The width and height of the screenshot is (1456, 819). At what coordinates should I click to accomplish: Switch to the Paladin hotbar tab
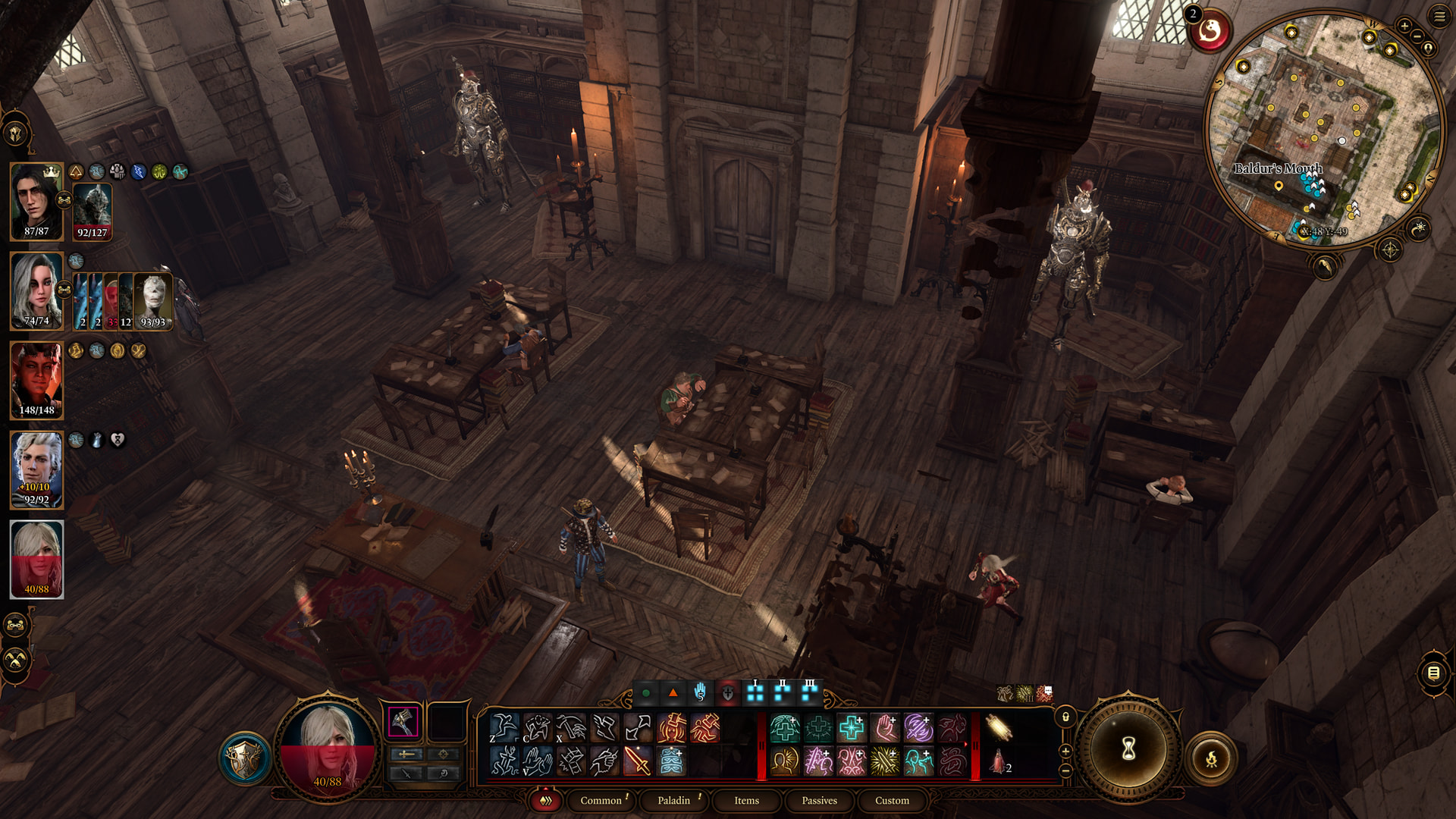tap(673, 800)
